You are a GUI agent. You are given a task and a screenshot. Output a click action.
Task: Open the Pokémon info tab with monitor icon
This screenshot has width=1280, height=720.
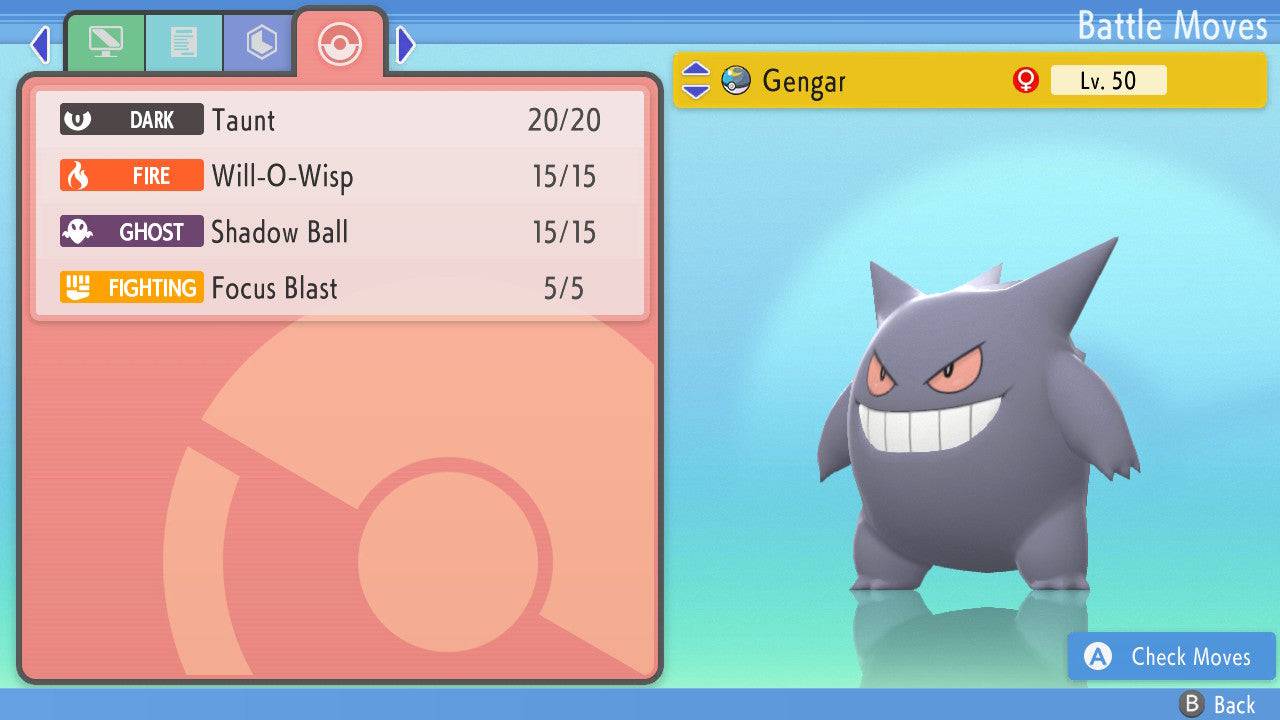[x=107, y=42]
